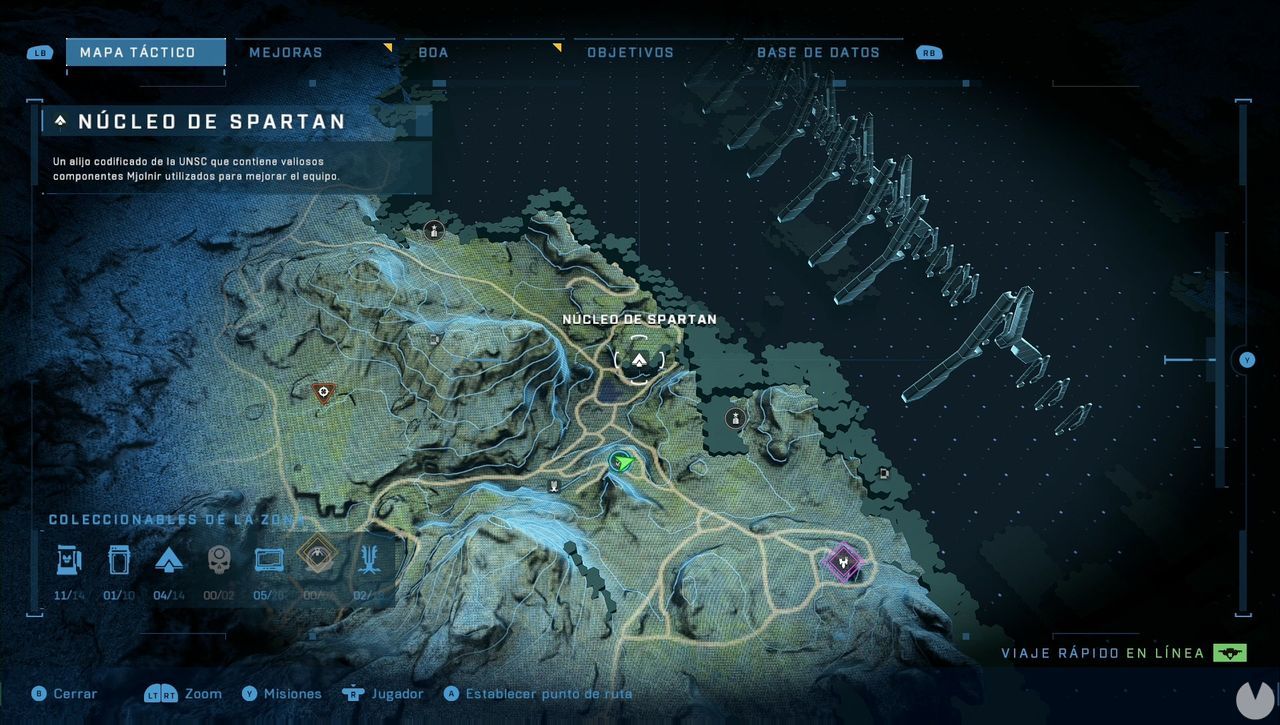Select the orange triangle objective marker on the map
The height and width of the screenshot is (725, 1280).
tap(322, 394)
